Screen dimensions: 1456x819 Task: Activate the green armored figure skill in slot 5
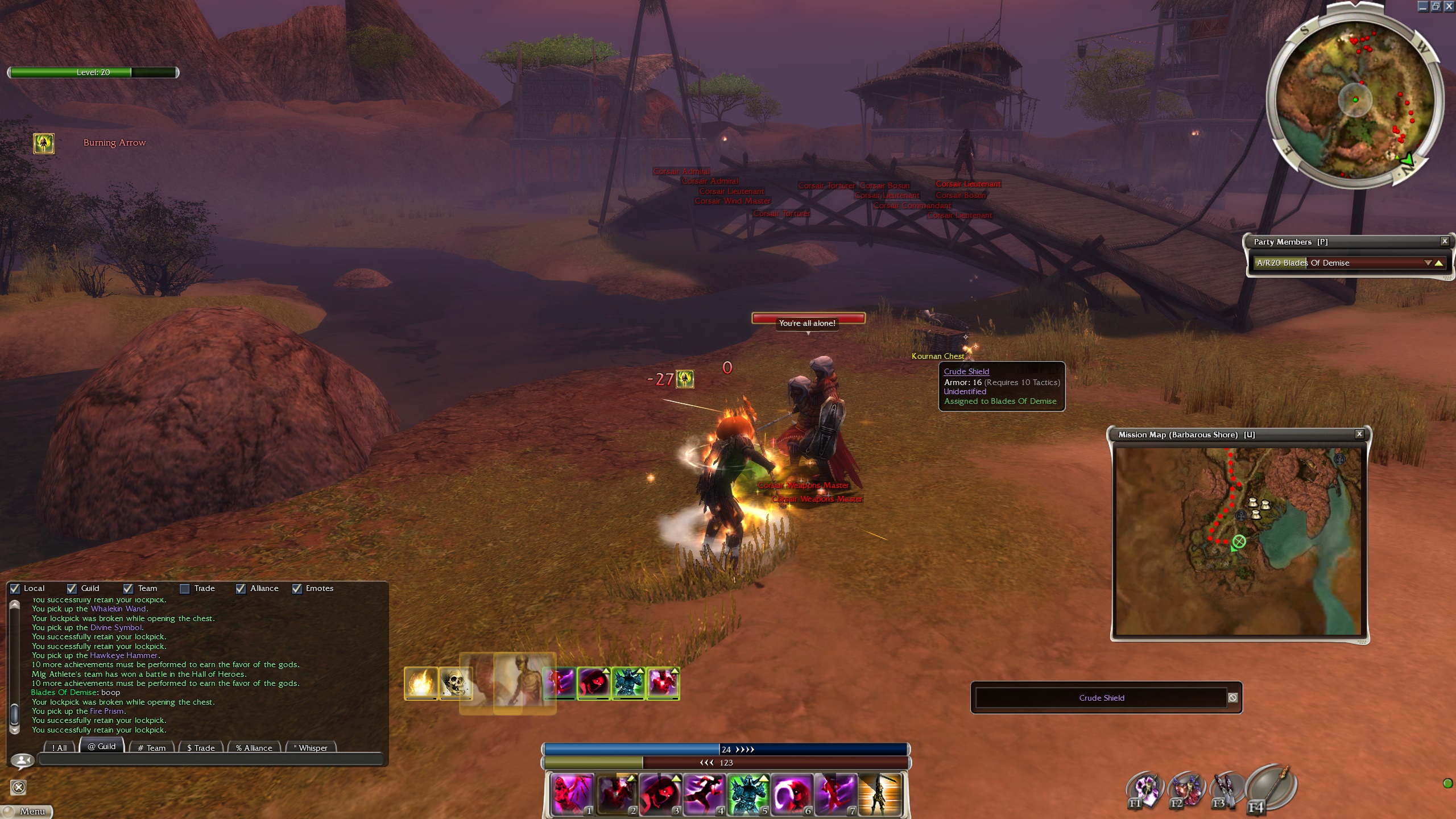coord(747,793)
